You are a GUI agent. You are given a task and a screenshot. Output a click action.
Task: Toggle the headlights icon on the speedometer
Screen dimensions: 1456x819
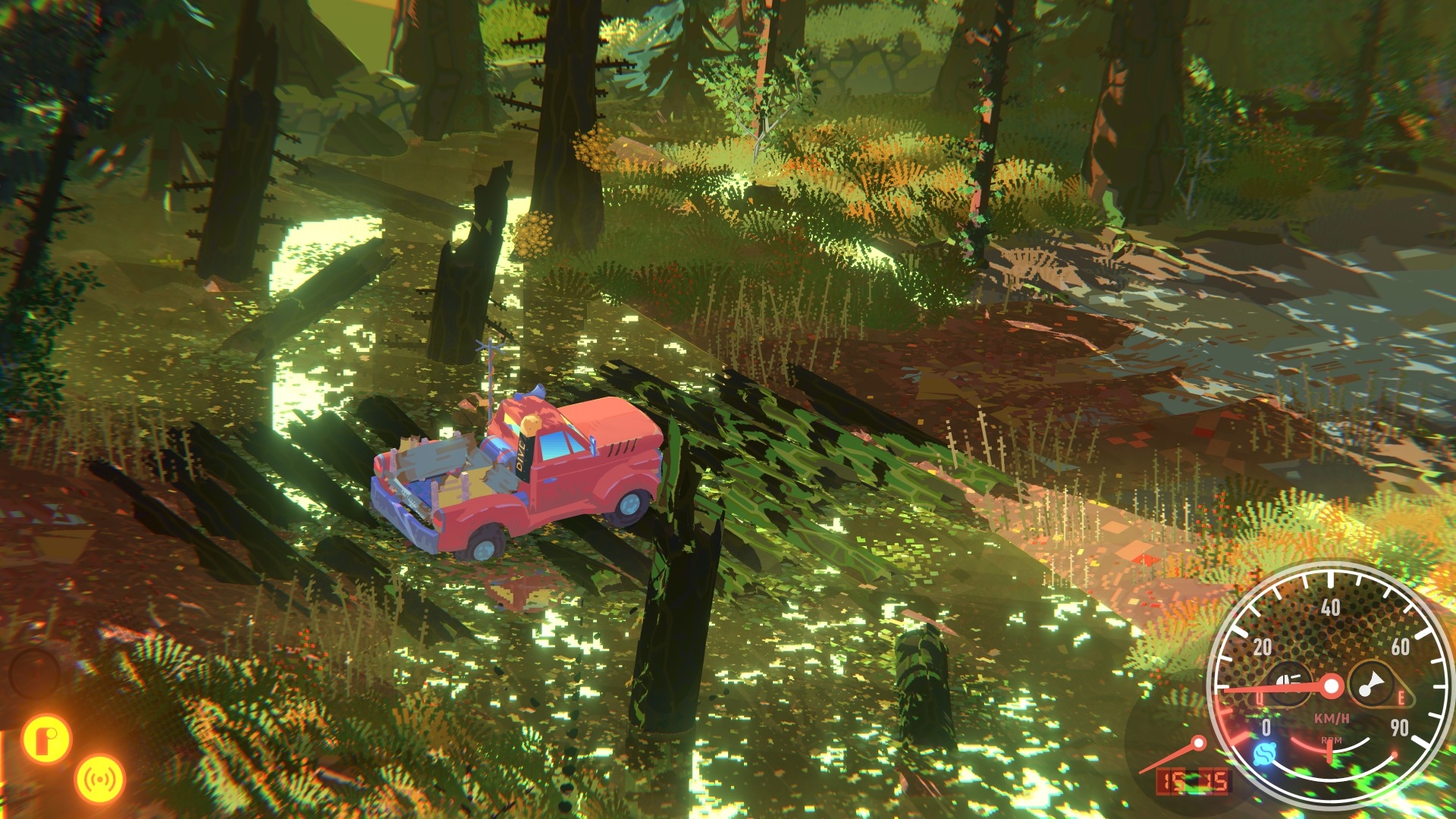1286,682
